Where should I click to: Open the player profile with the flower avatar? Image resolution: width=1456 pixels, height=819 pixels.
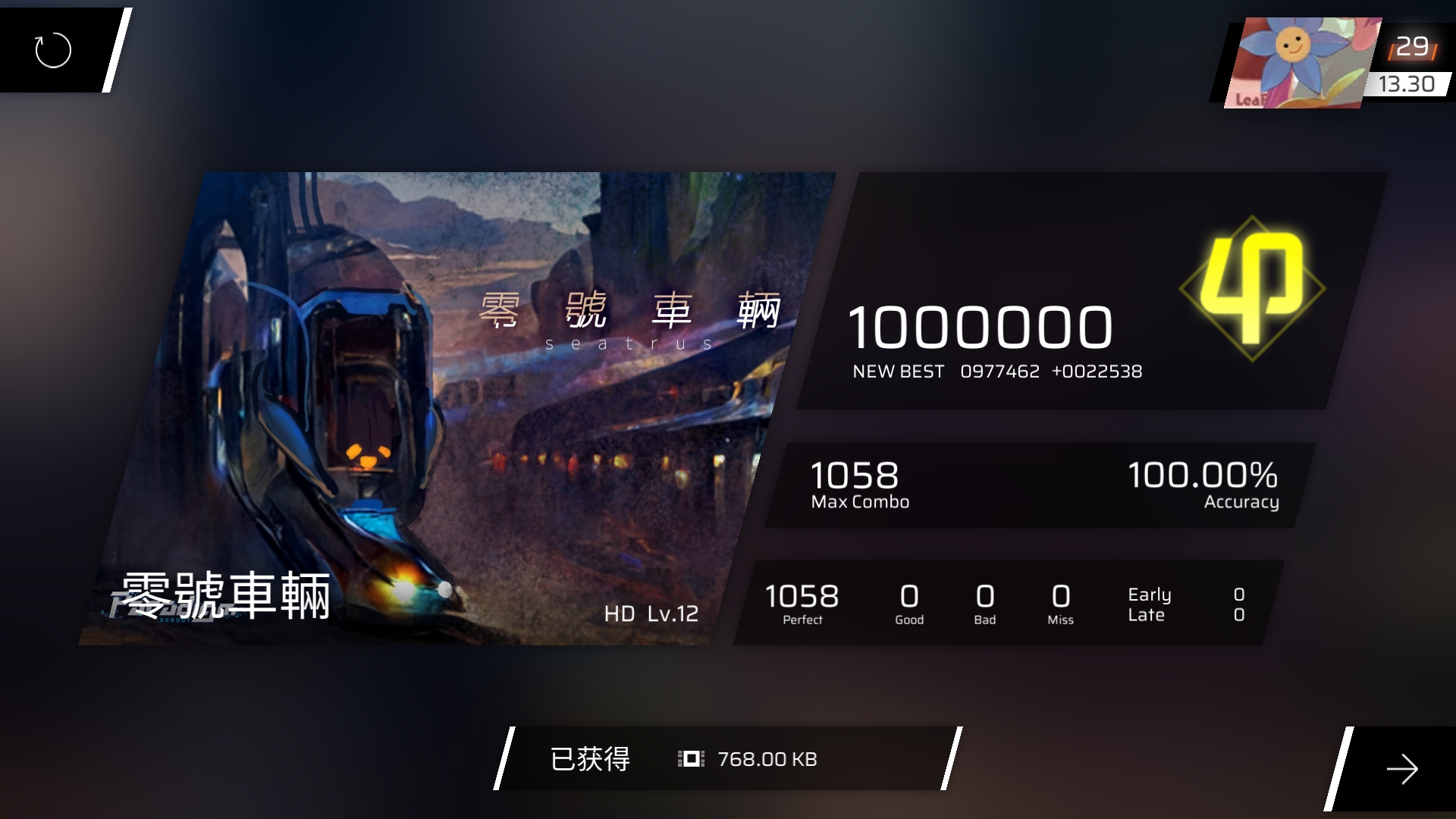pos(1303,64)
